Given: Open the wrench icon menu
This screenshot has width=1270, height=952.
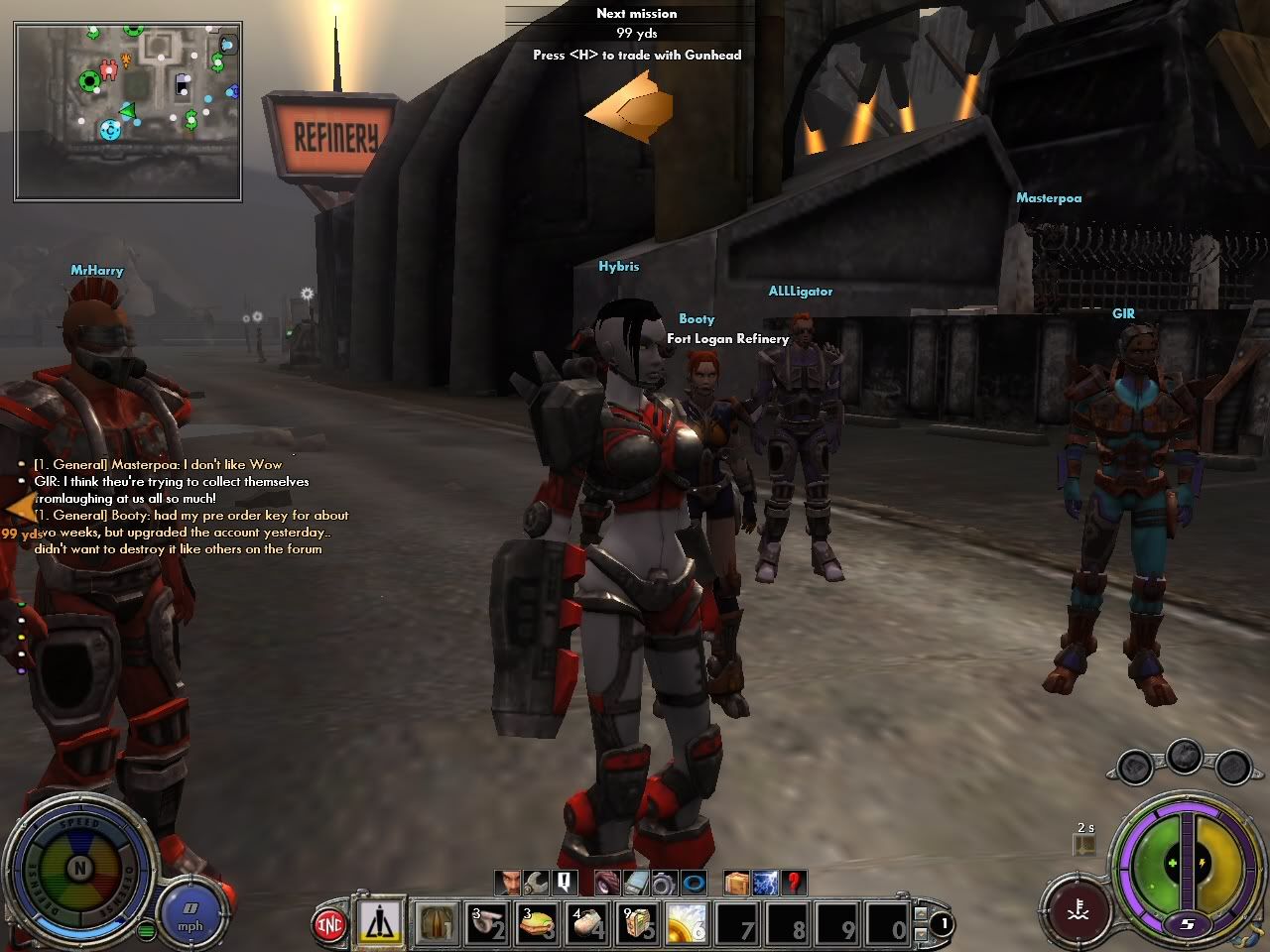Looking at the screenshot, I should 537,882.
